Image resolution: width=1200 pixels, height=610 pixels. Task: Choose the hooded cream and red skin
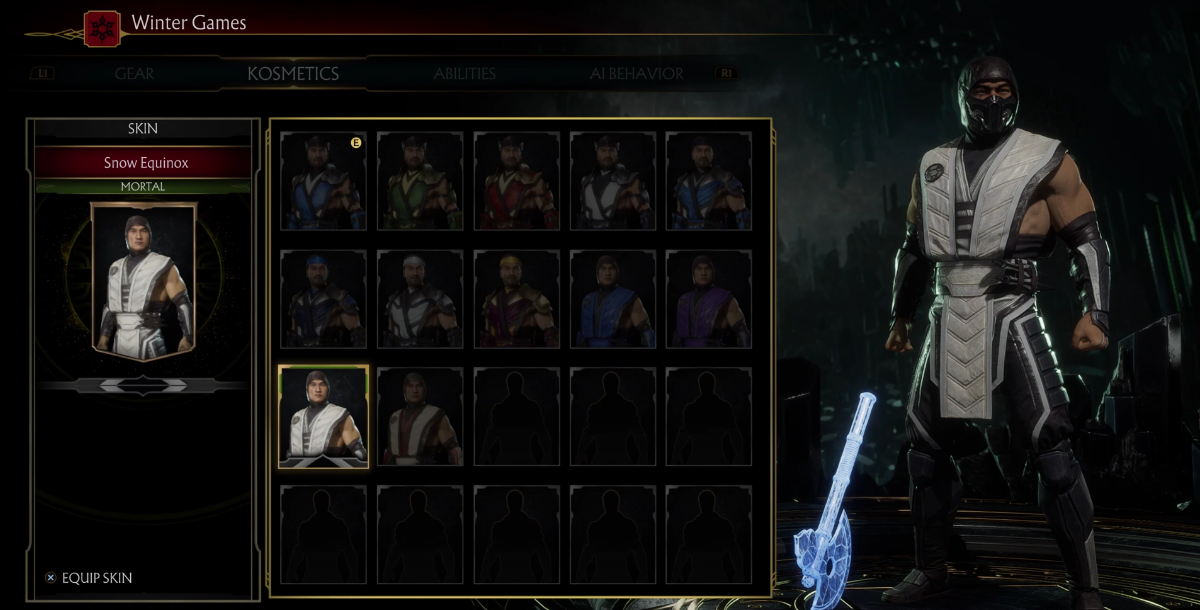point(420,416)
